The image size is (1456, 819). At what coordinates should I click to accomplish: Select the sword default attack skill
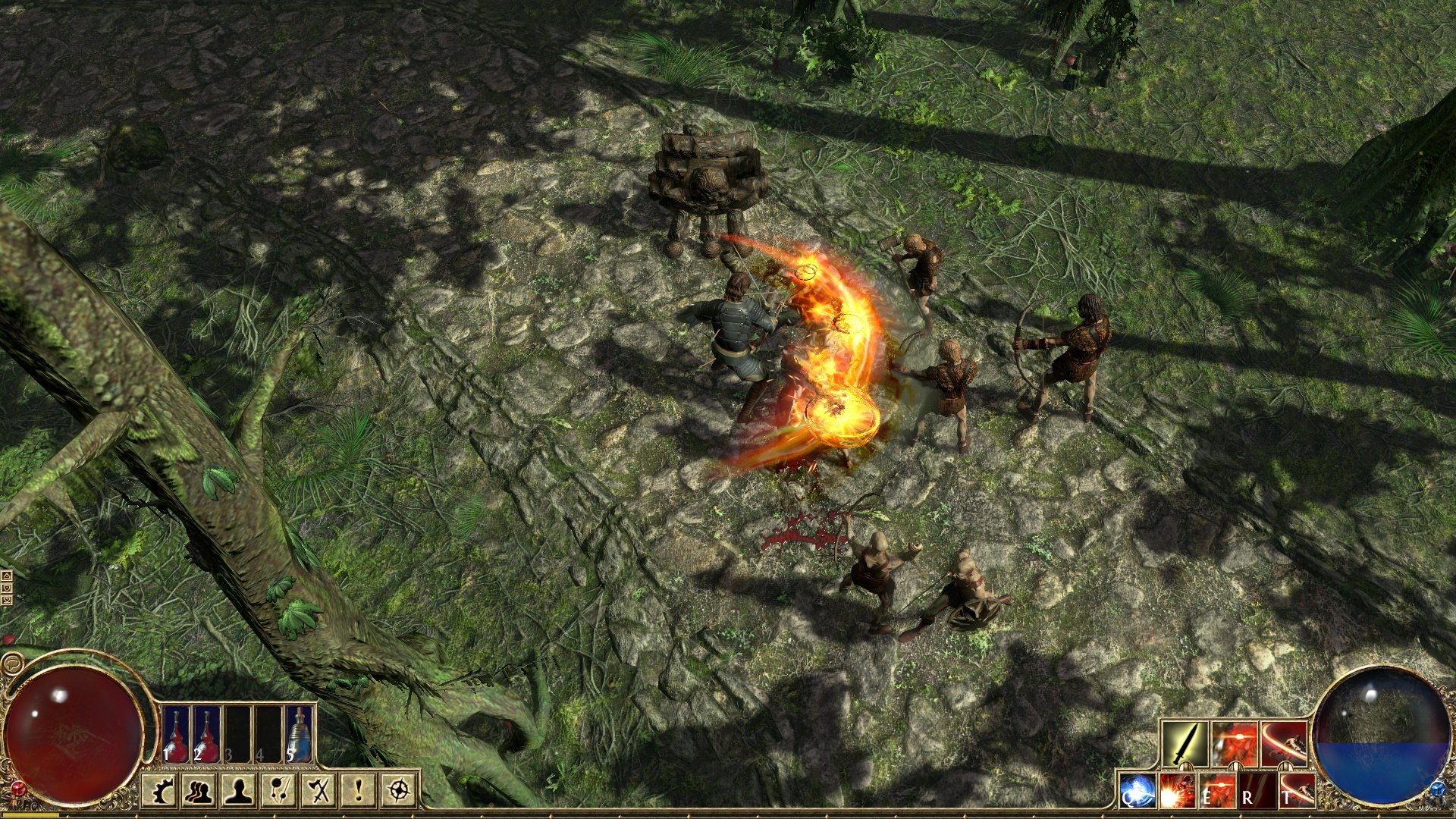click(1185, 742)
